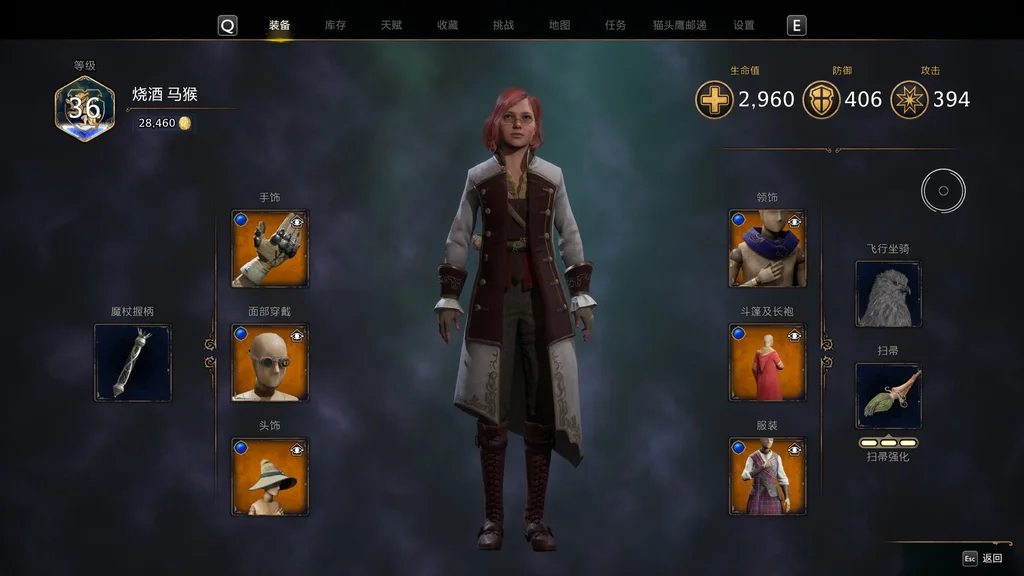Select the 魔杖握柄 wand handle slot

132,363
